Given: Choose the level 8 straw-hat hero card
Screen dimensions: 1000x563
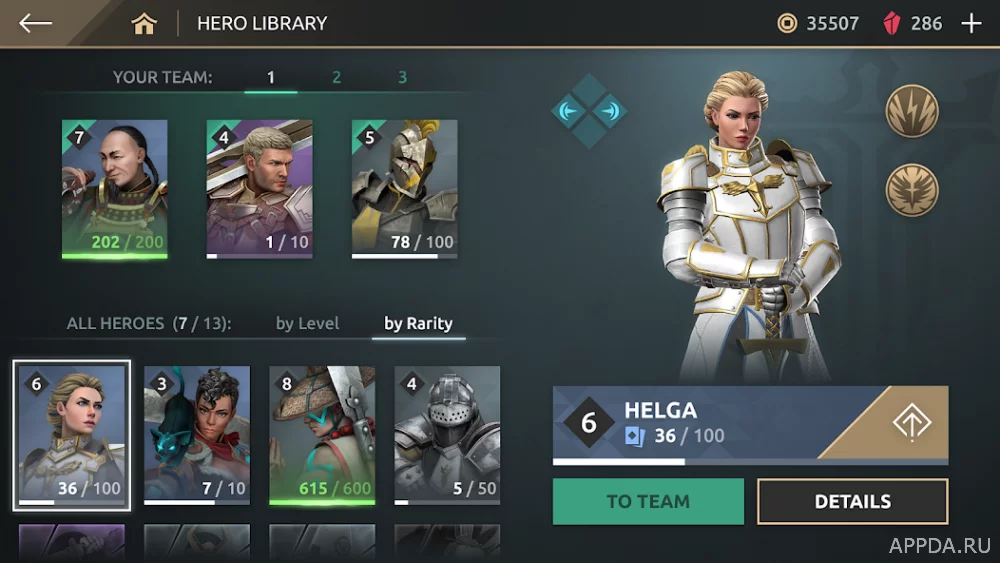Looking at the screenshot, I should 321,435.
